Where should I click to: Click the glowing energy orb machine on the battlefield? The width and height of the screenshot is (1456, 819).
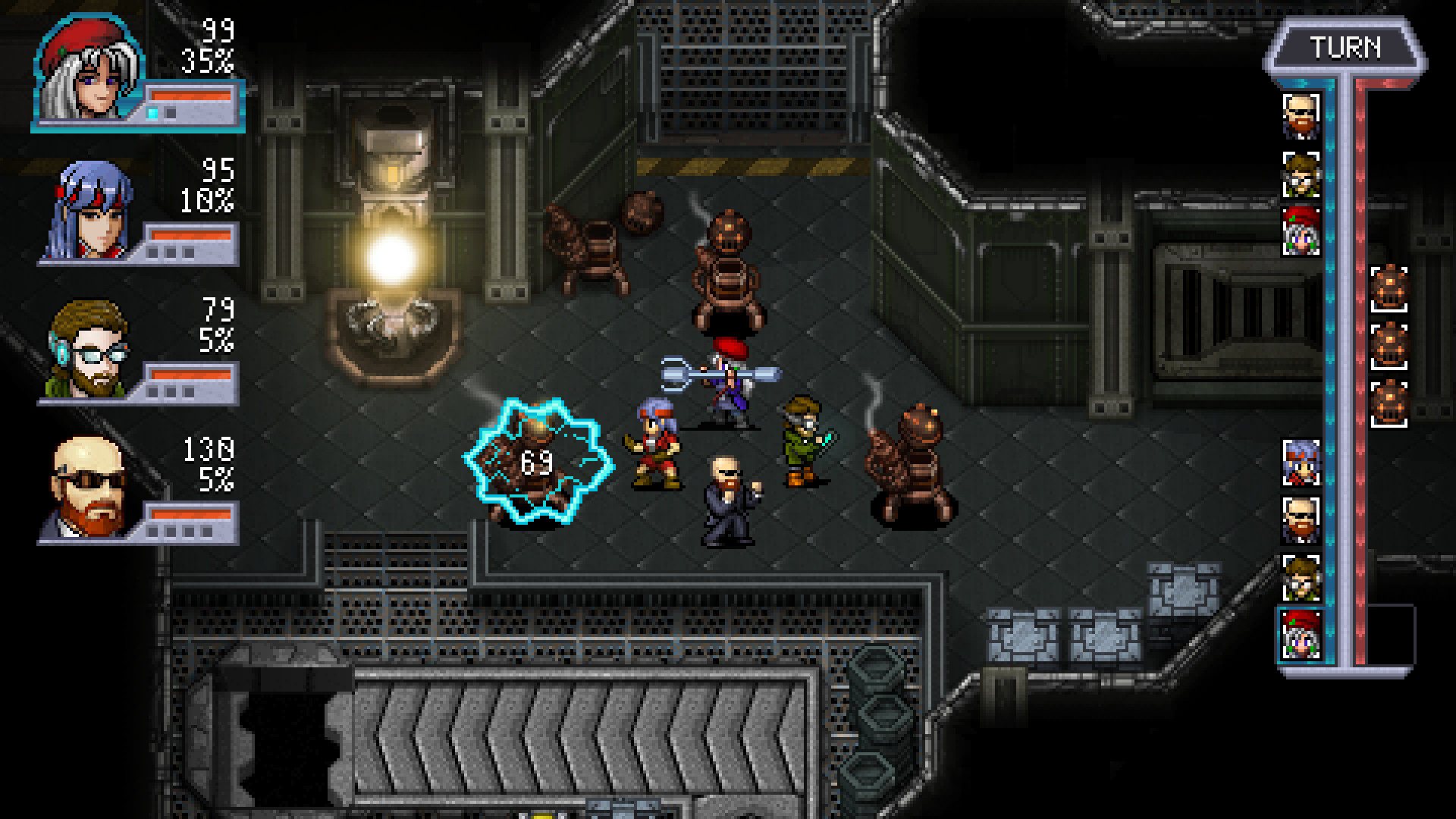pos(391,262)
